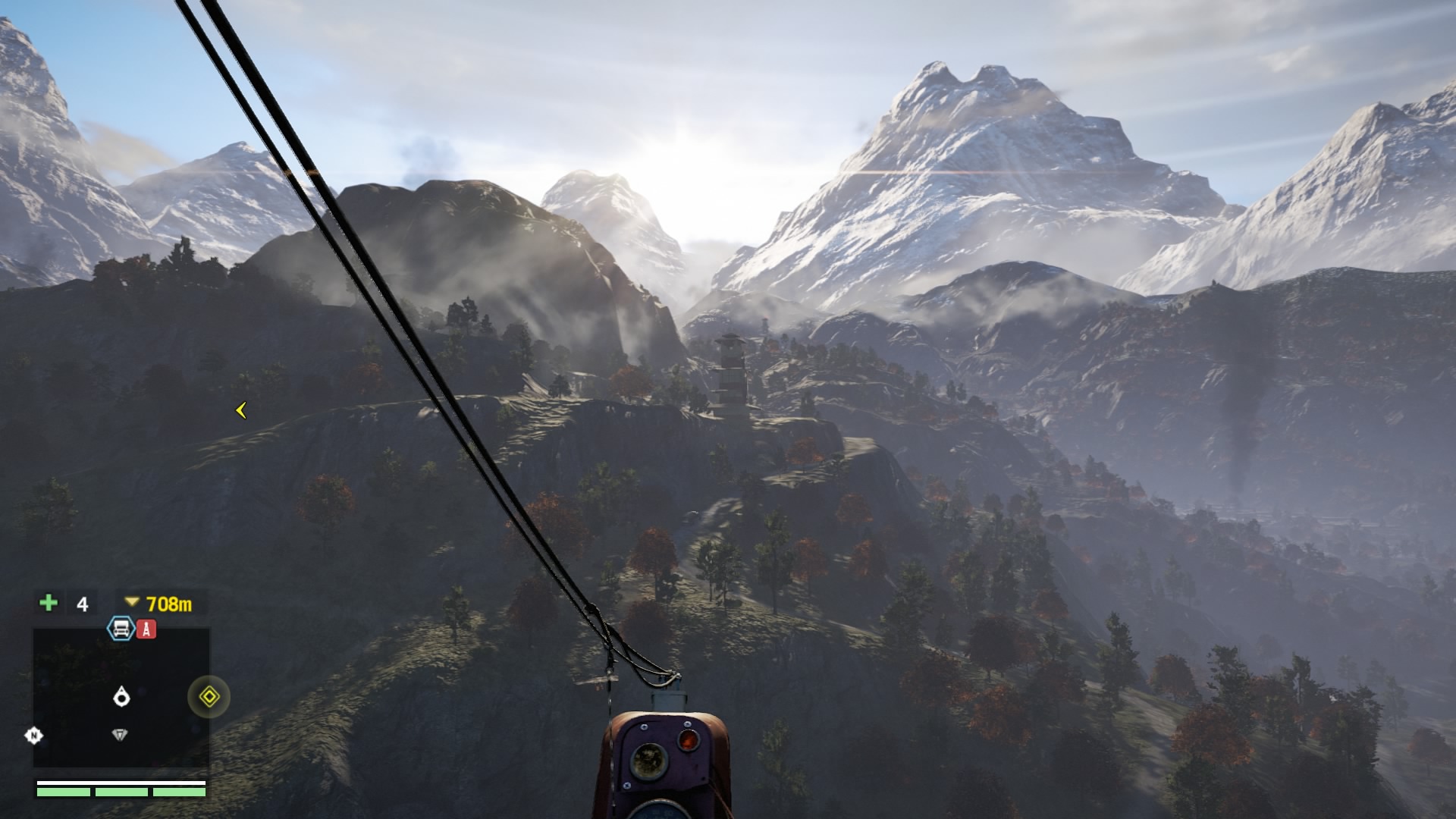Select the red radio tower marker
This screenshot has height=819, width=1456.
(146, 629)
